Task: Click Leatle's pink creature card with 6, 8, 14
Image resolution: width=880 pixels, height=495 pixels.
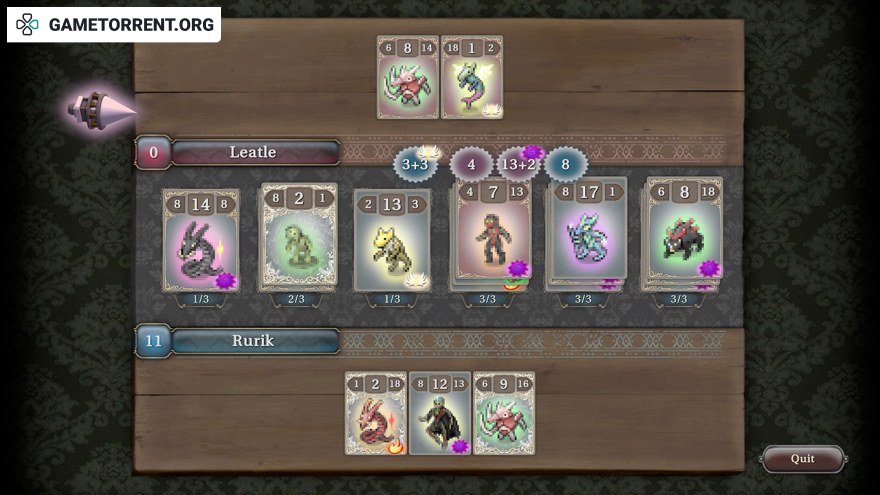Action: coord(408,77)
